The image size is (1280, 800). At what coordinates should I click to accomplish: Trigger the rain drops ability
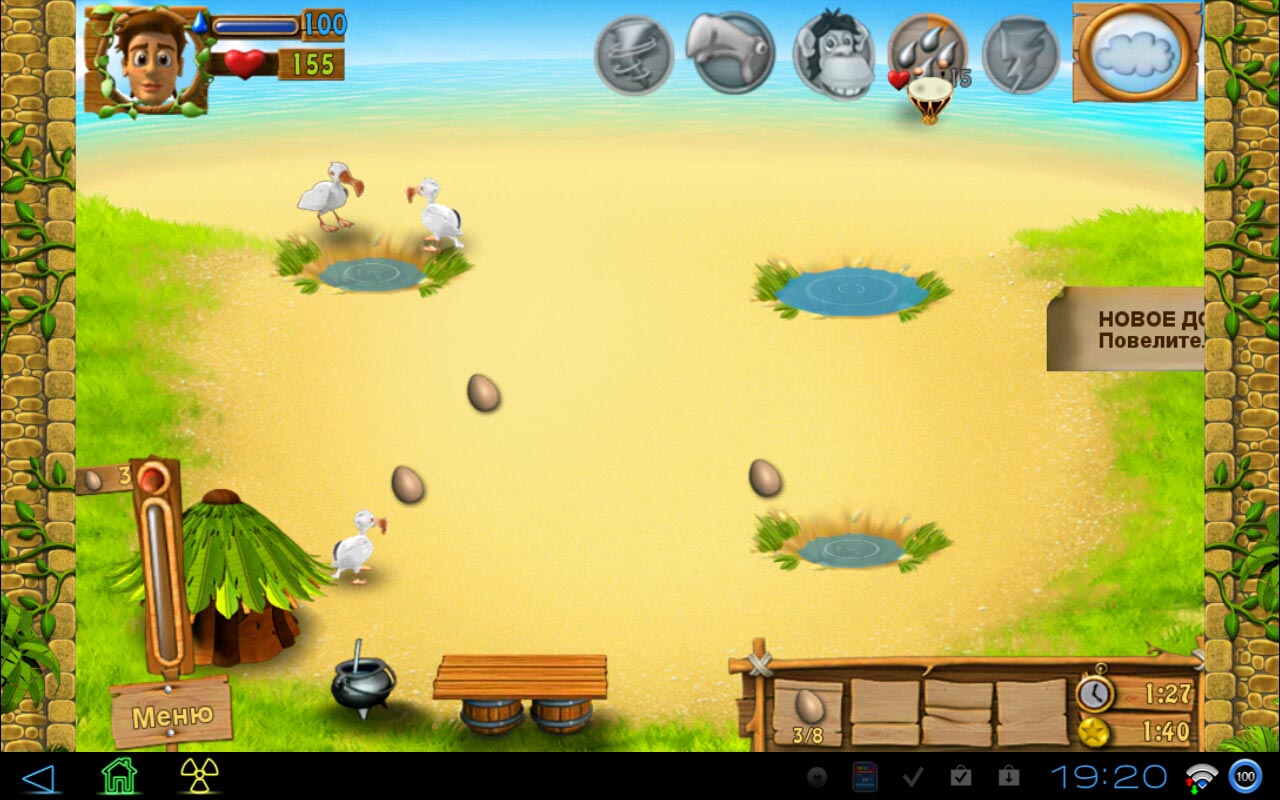click(x=927, y=52)
